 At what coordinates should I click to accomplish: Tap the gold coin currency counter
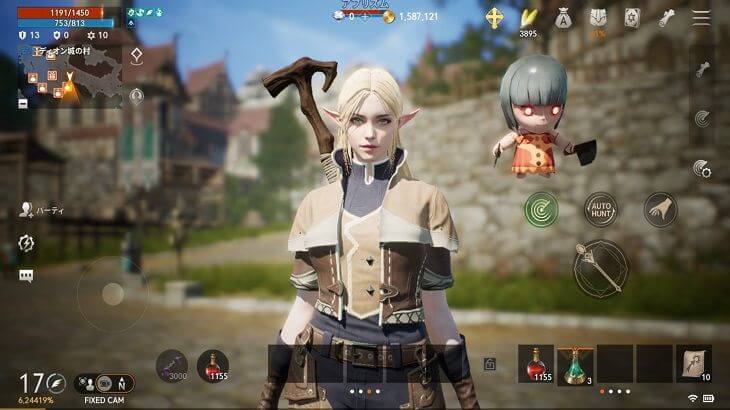[x=406, y=17]
